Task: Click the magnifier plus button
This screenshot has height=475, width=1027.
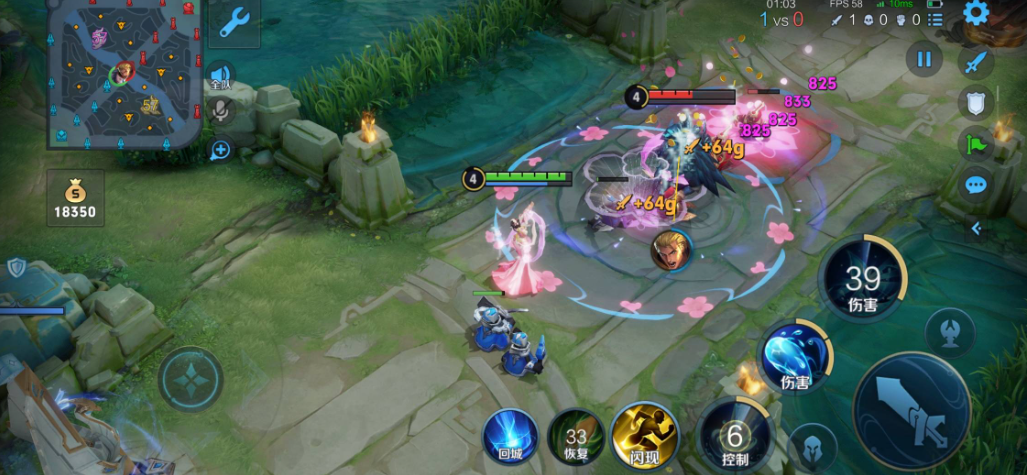Action: point(220,150)
